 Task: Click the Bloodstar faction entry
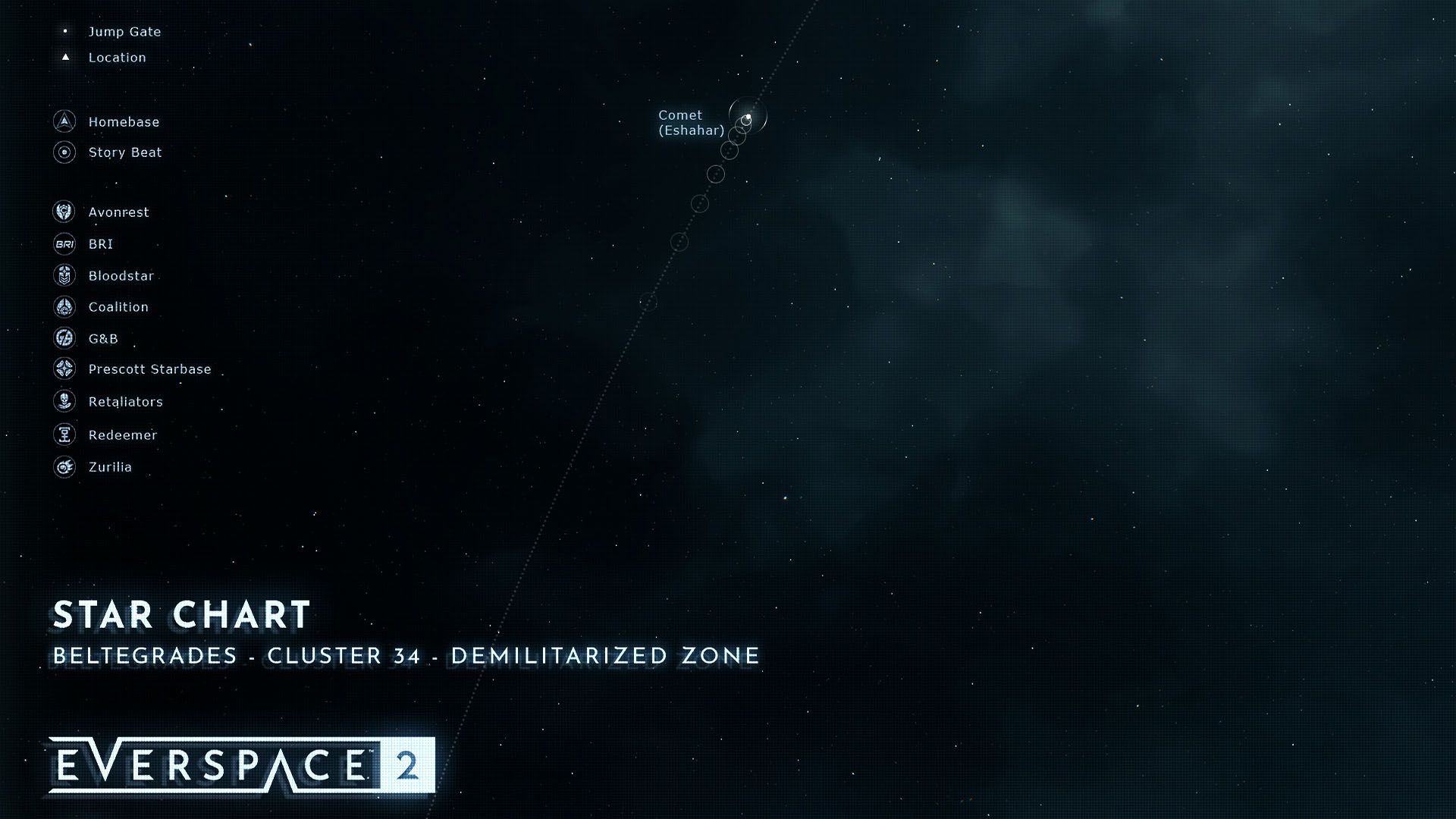(x=121, y=276)
